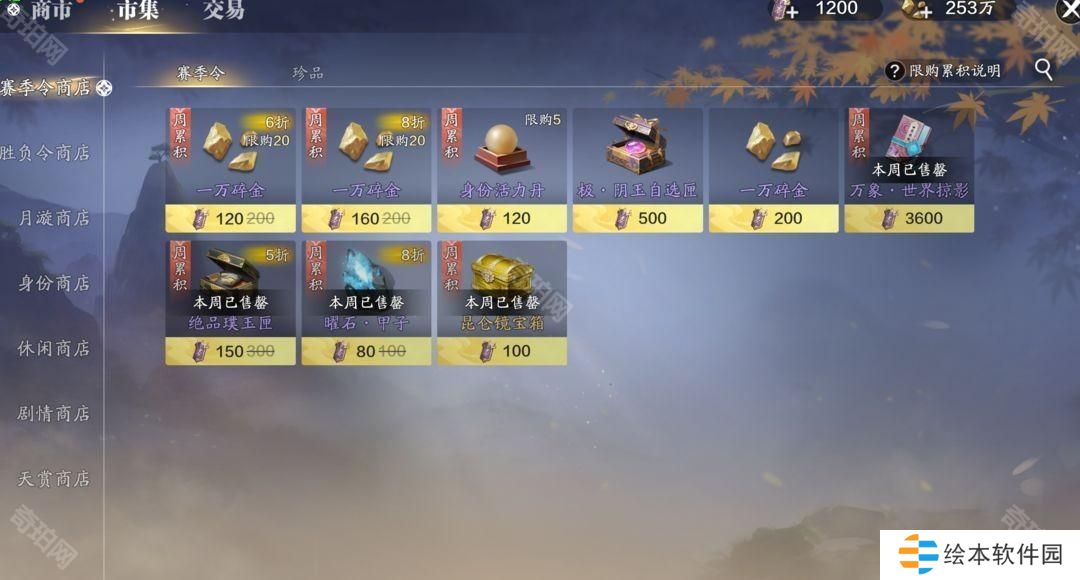The width and height of the screenshot is (1080, 580).
Task: Select the 极·阴玉自选匣 item card
Action: pyautogui.click(x=637, y=169)
